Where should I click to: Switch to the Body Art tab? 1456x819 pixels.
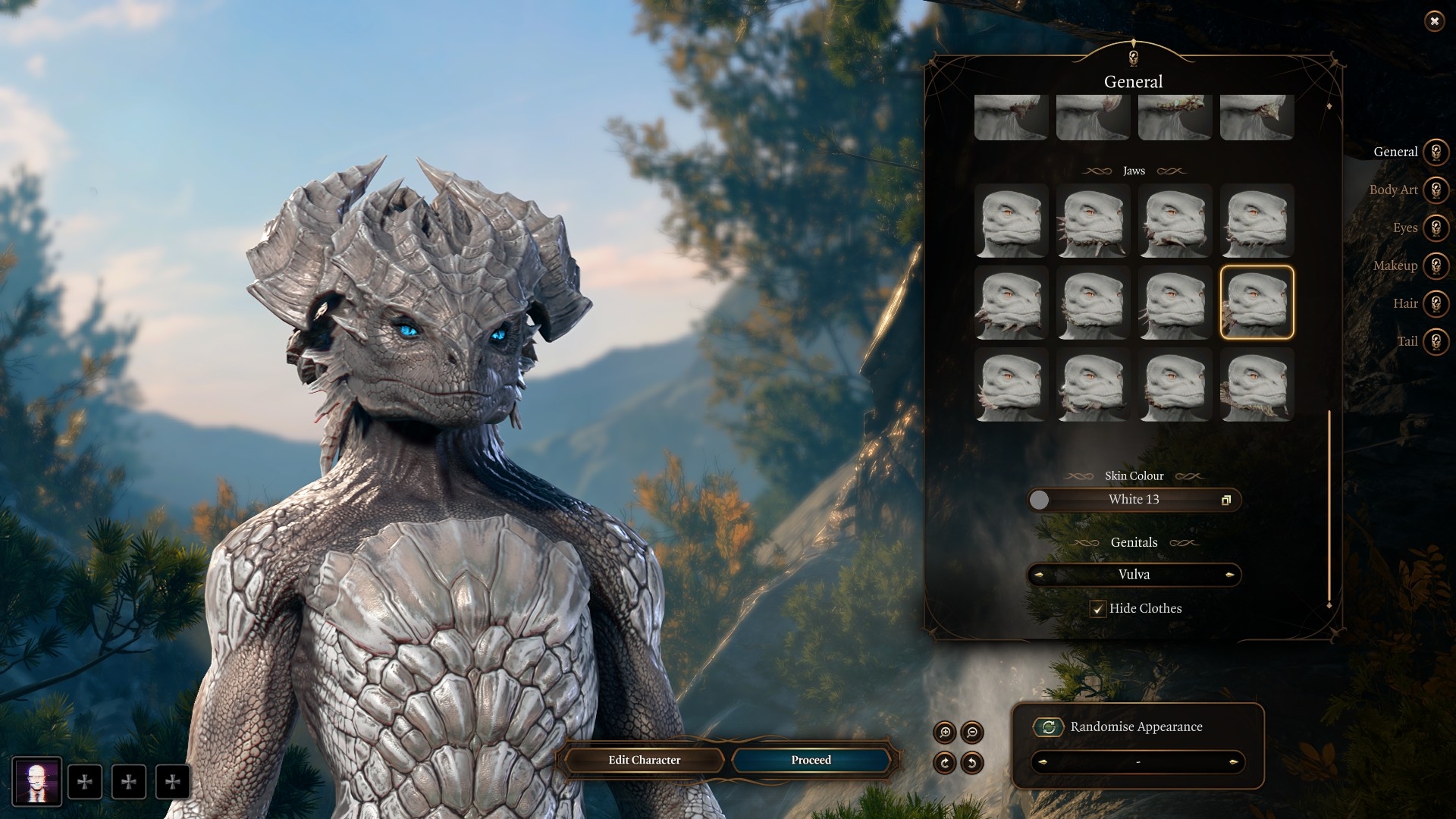coord(1435,190)
